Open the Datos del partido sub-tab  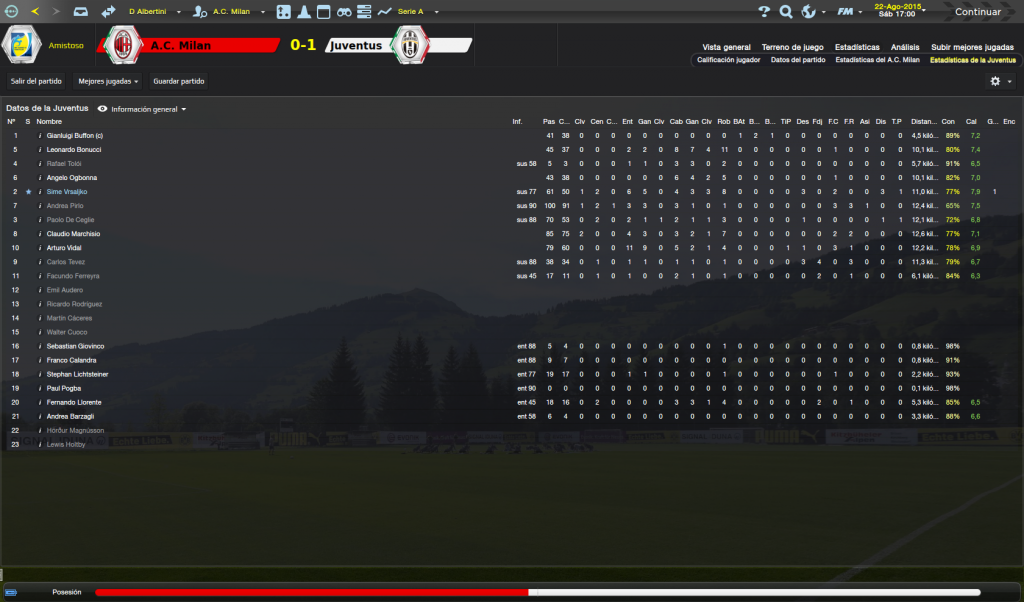point(798,60)
